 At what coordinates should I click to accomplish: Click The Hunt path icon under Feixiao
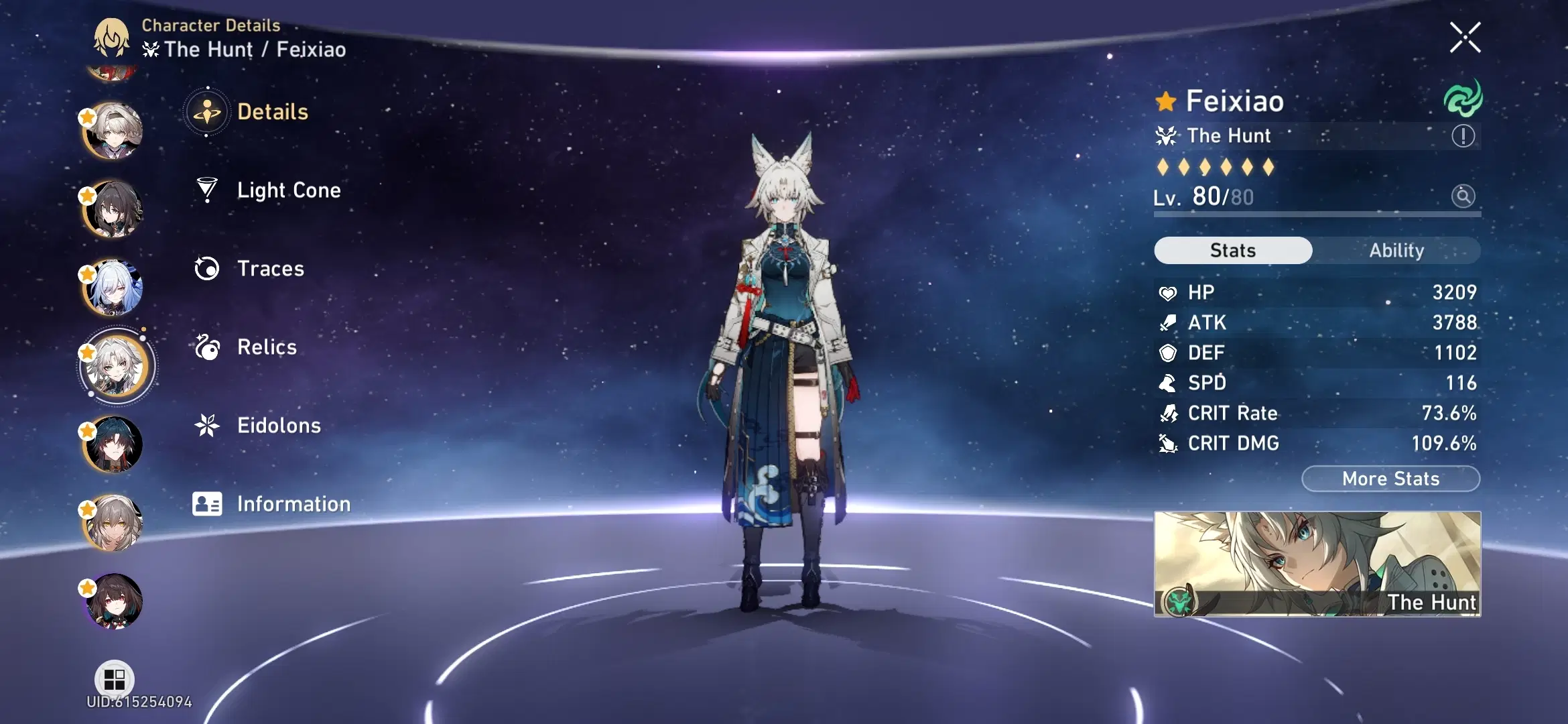click(1166, 135)
